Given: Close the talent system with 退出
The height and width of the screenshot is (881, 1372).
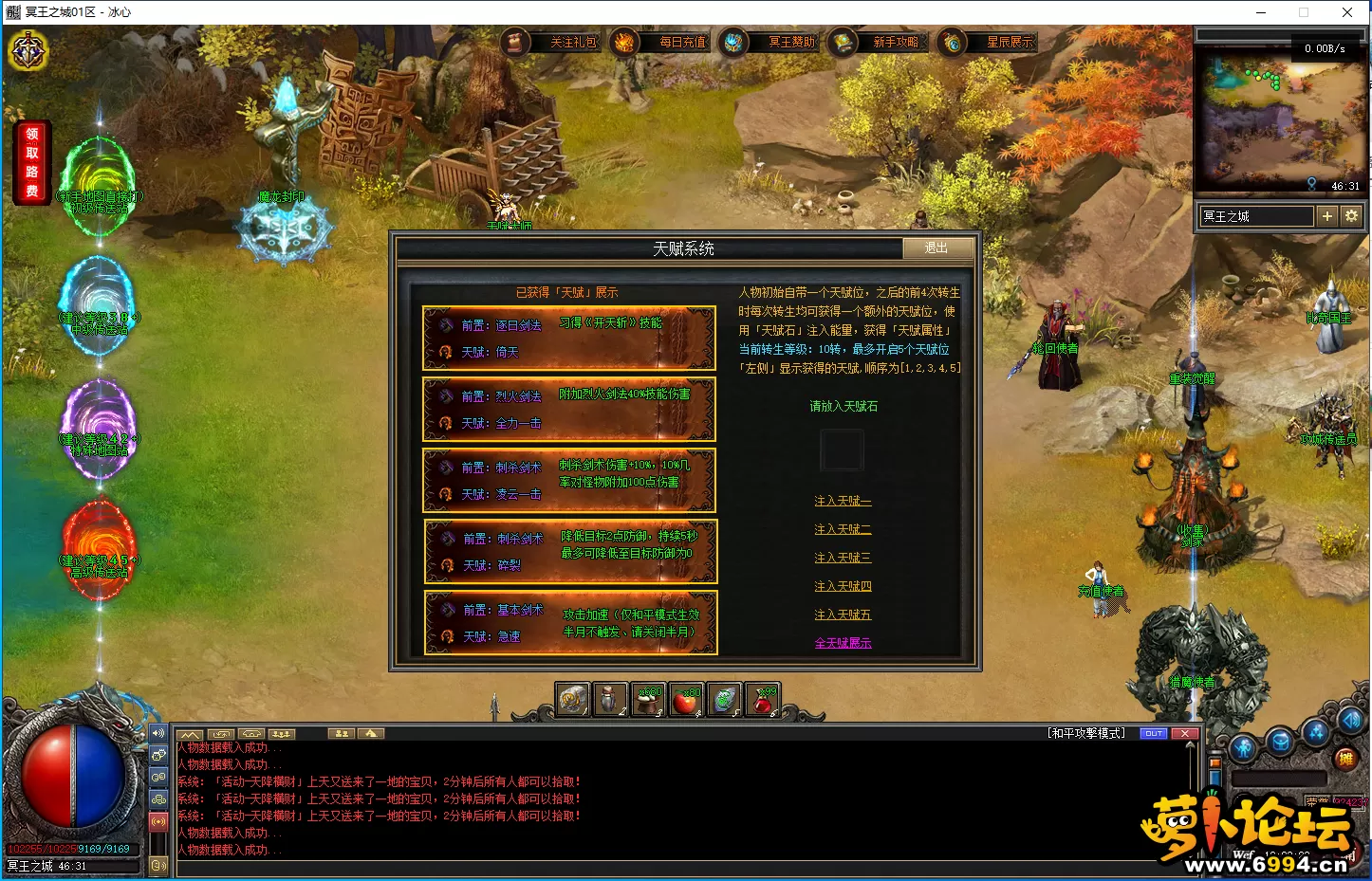Looking at the screenshot, I should click(x=936, y=248).
